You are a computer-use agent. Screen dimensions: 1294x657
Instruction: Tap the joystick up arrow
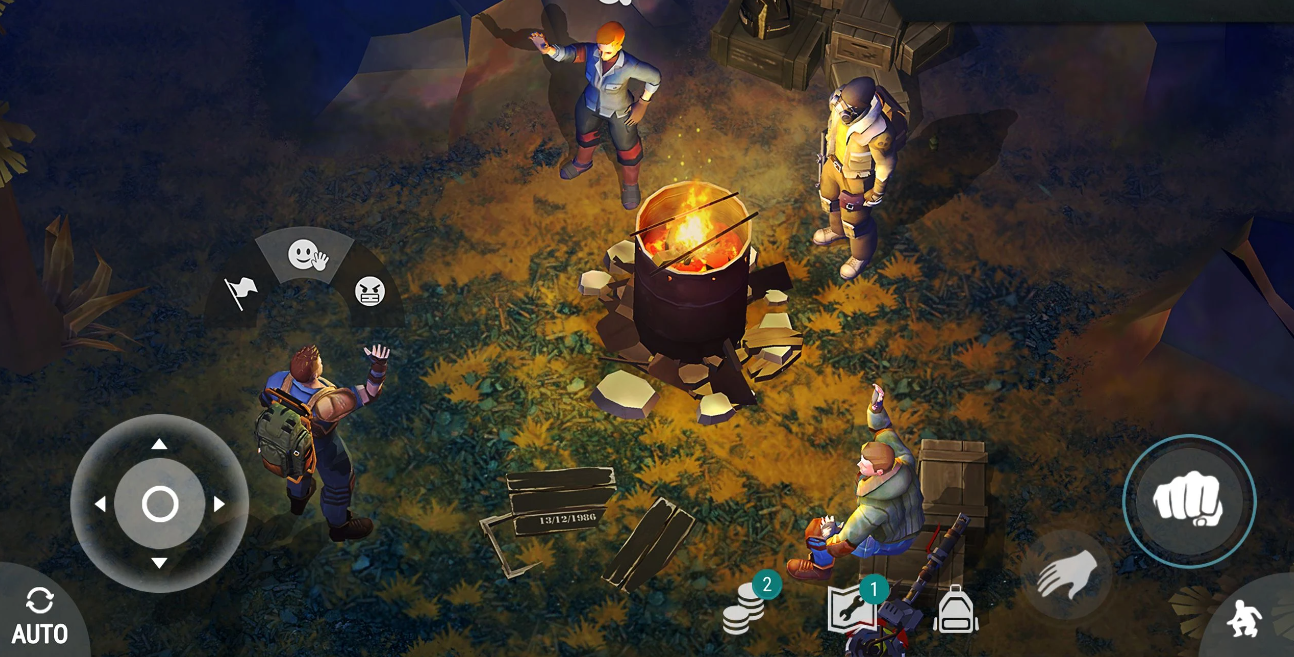tap(159, 444)
